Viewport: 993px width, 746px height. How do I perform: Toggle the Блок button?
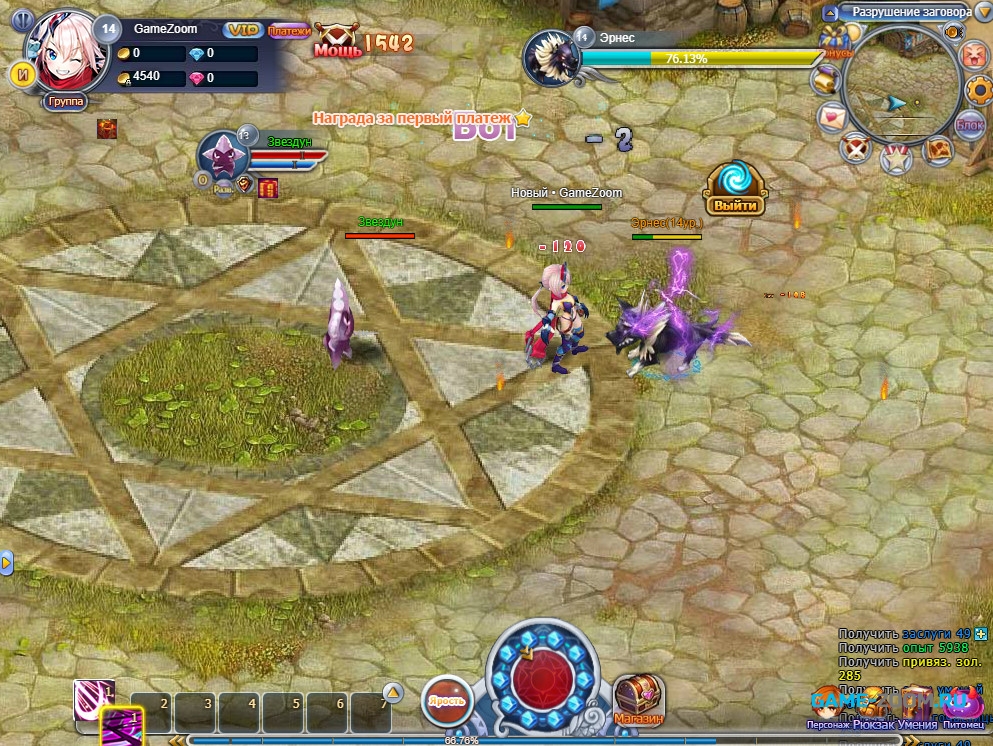[x=969, y=124]
